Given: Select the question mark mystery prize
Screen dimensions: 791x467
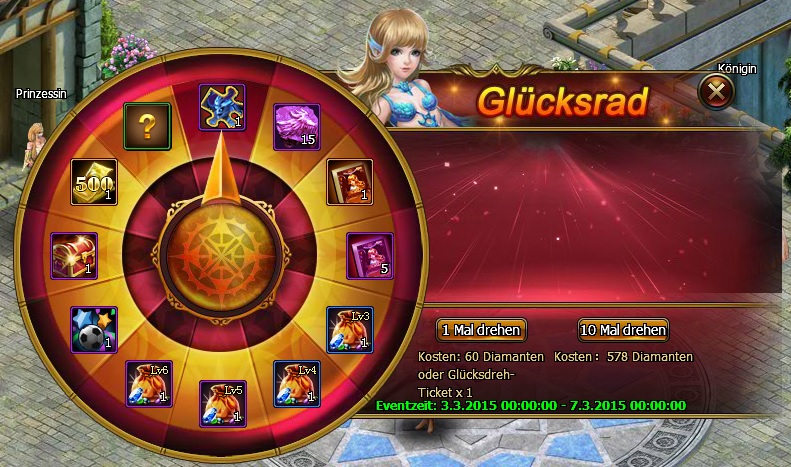Looking at the screenshot, I should (146, 126).
